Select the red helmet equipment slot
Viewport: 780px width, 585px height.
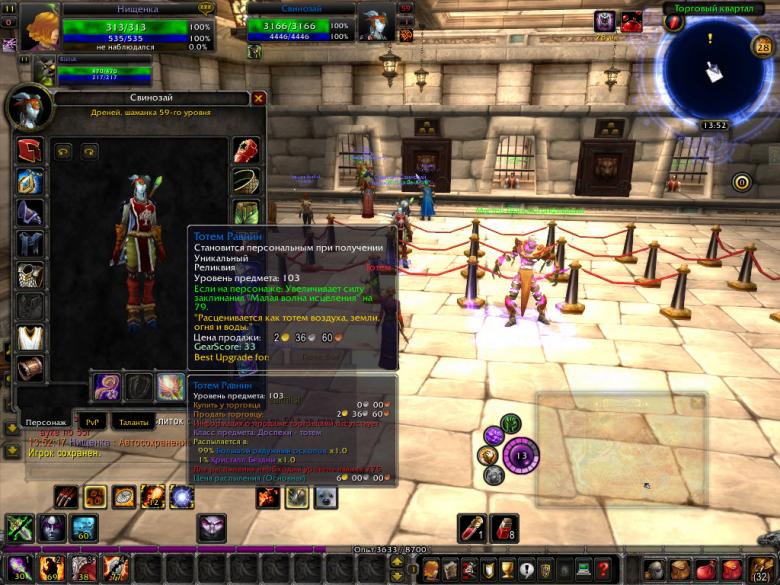[x=30, y=151]
